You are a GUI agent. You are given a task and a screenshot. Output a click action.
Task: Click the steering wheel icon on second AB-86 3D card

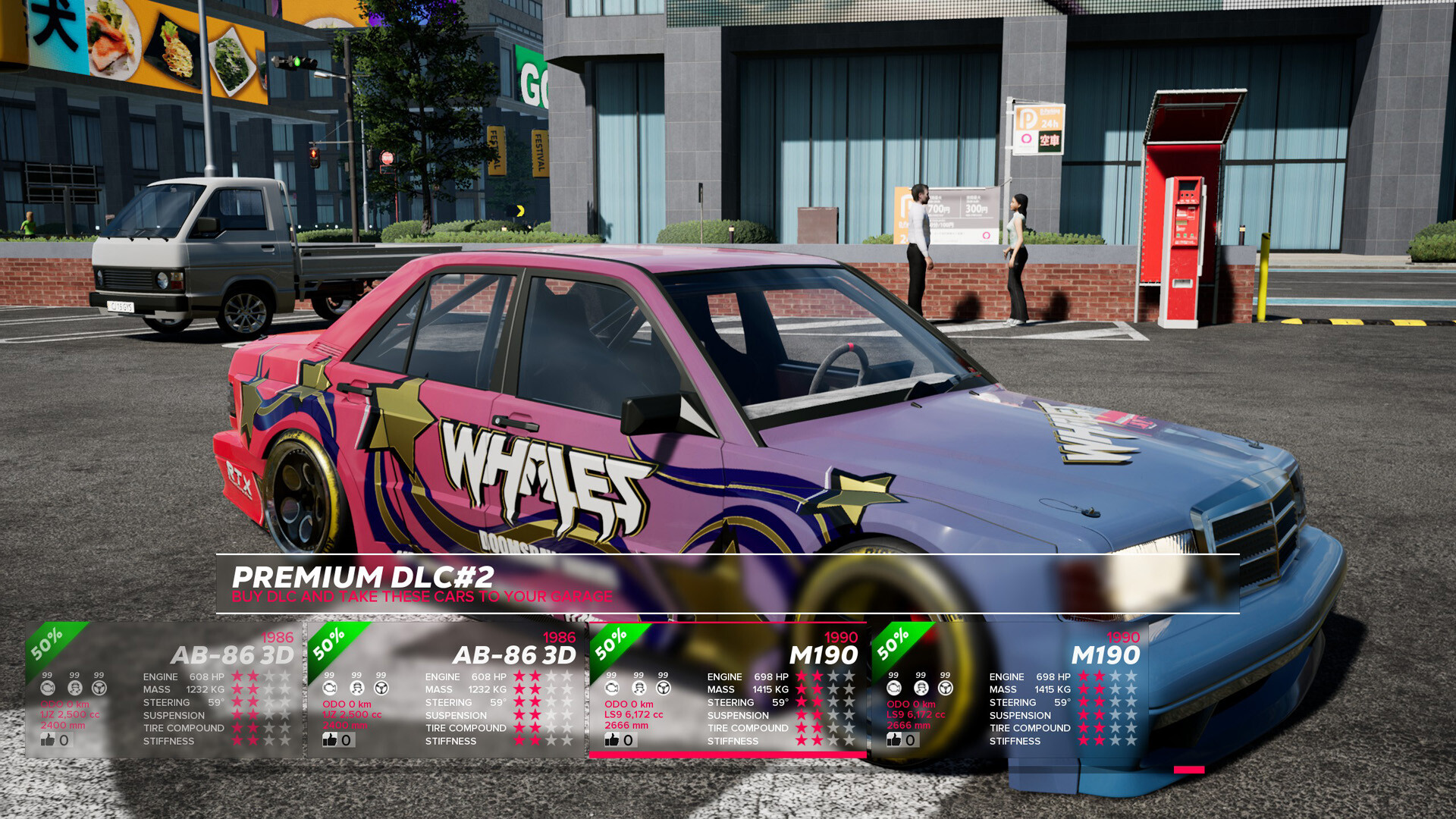click(x=381, y=689)
